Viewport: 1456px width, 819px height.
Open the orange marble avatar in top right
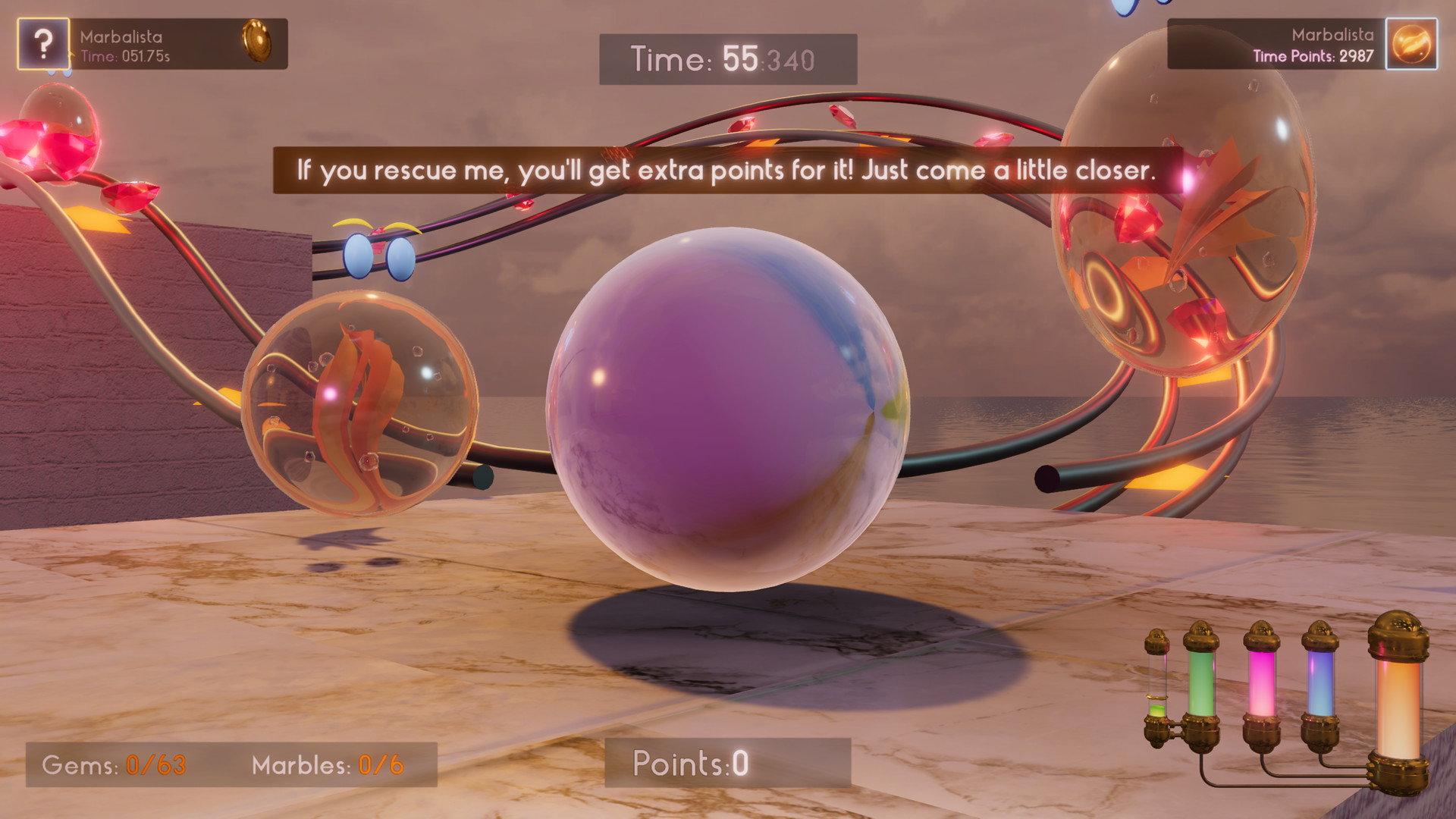click(x=1412, y=43)
